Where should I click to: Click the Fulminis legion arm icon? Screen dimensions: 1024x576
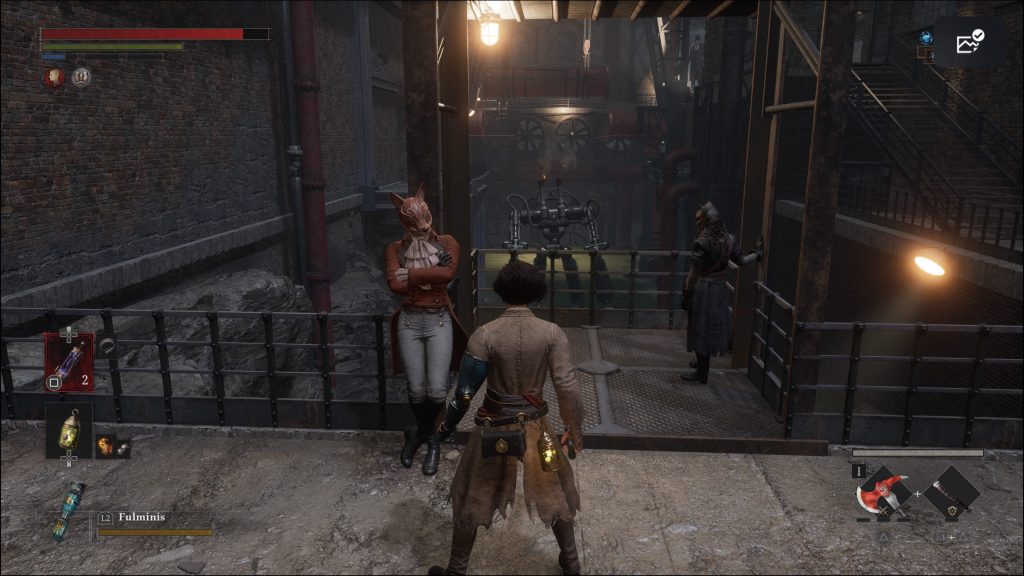pos(67,509)
